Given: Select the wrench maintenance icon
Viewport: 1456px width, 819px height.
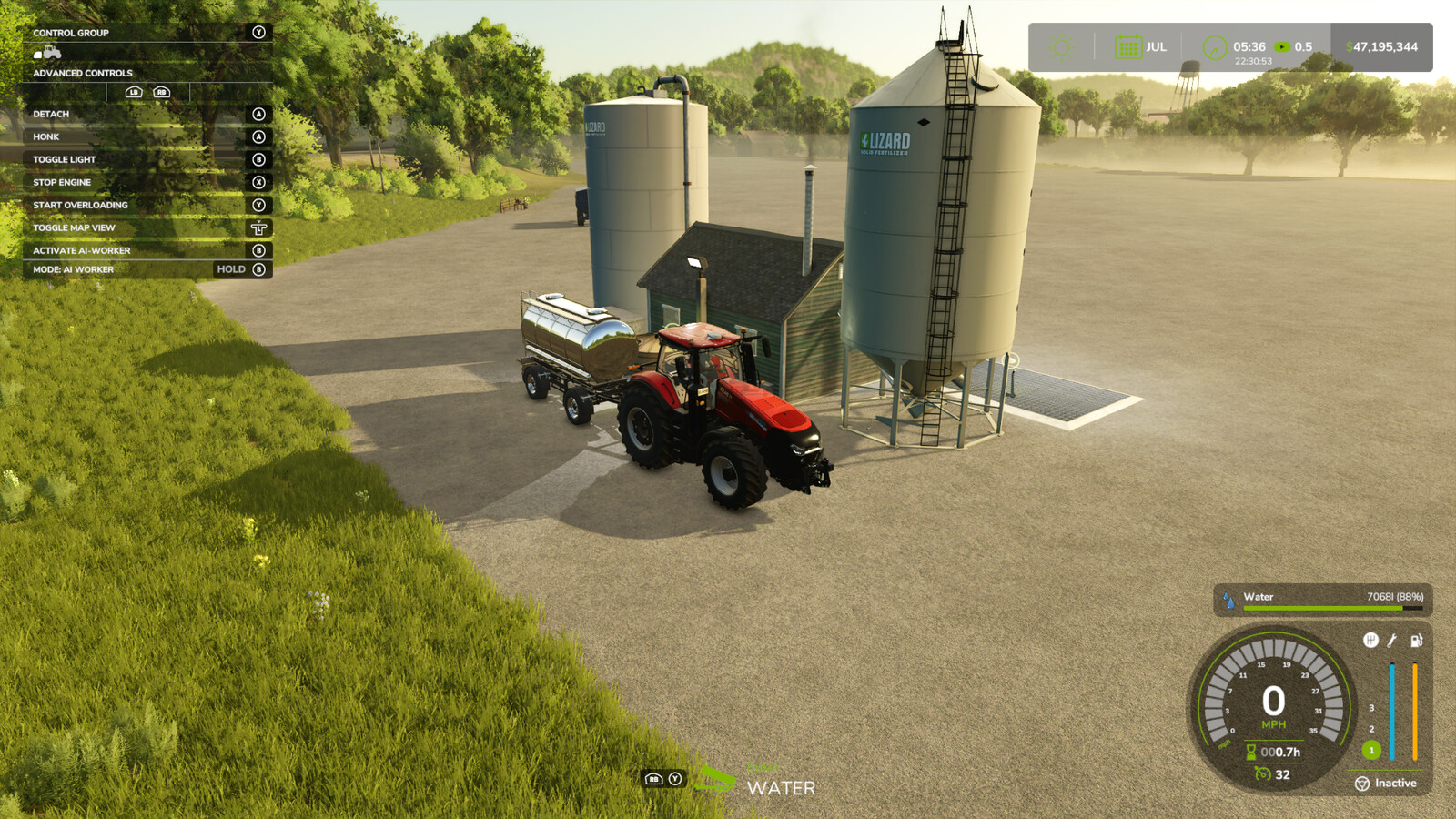Looking at the screenshot, I should [x=1391, y=641].
